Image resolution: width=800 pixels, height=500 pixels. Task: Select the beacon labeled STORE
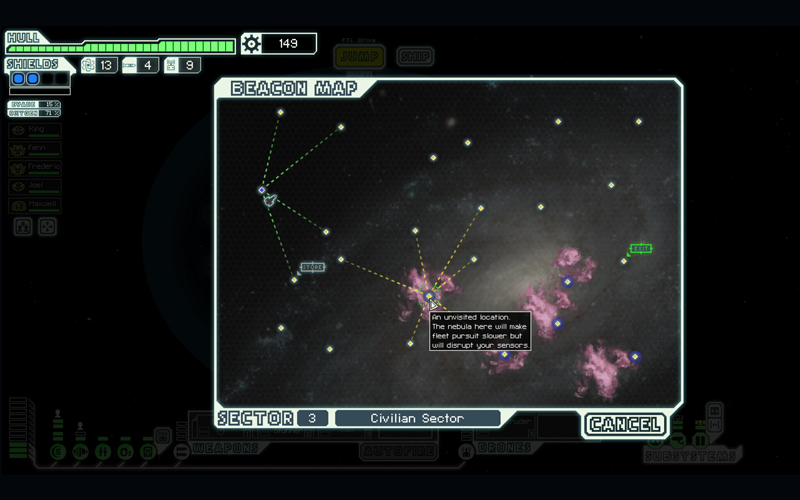click(295, 279)
